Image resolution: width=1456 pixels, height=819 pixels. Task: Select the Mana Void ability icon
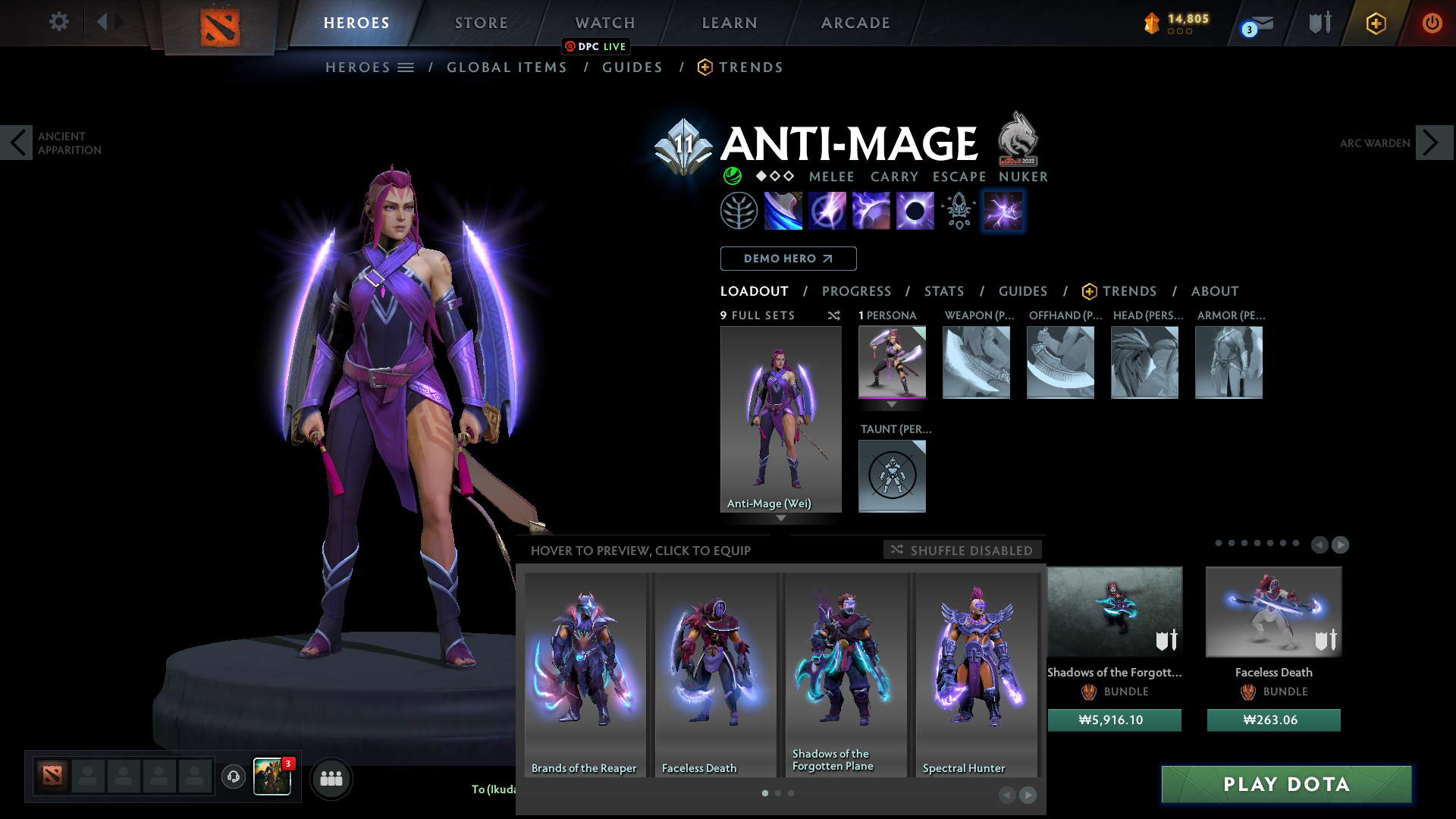coord(915,211)
